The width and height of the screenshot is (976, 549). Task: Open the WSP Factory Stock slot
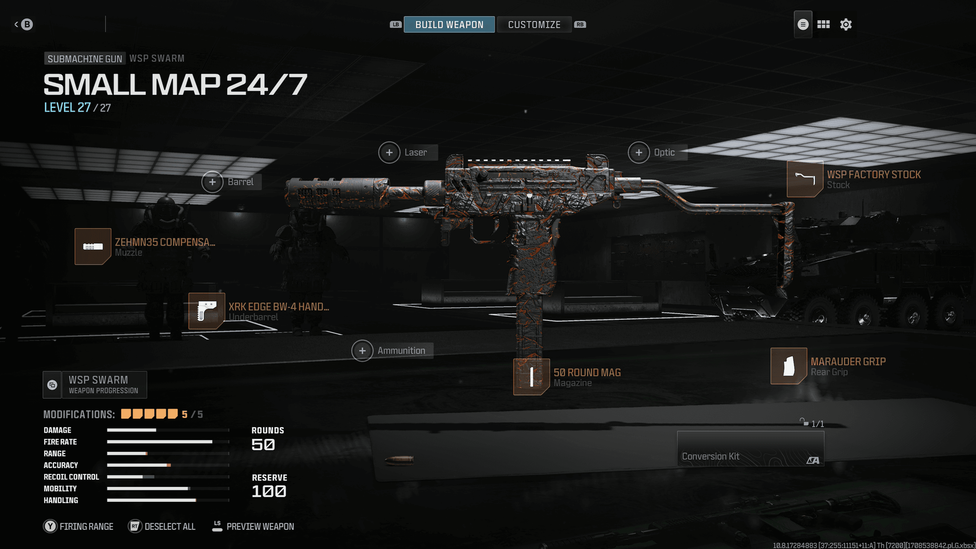point(805,179)
